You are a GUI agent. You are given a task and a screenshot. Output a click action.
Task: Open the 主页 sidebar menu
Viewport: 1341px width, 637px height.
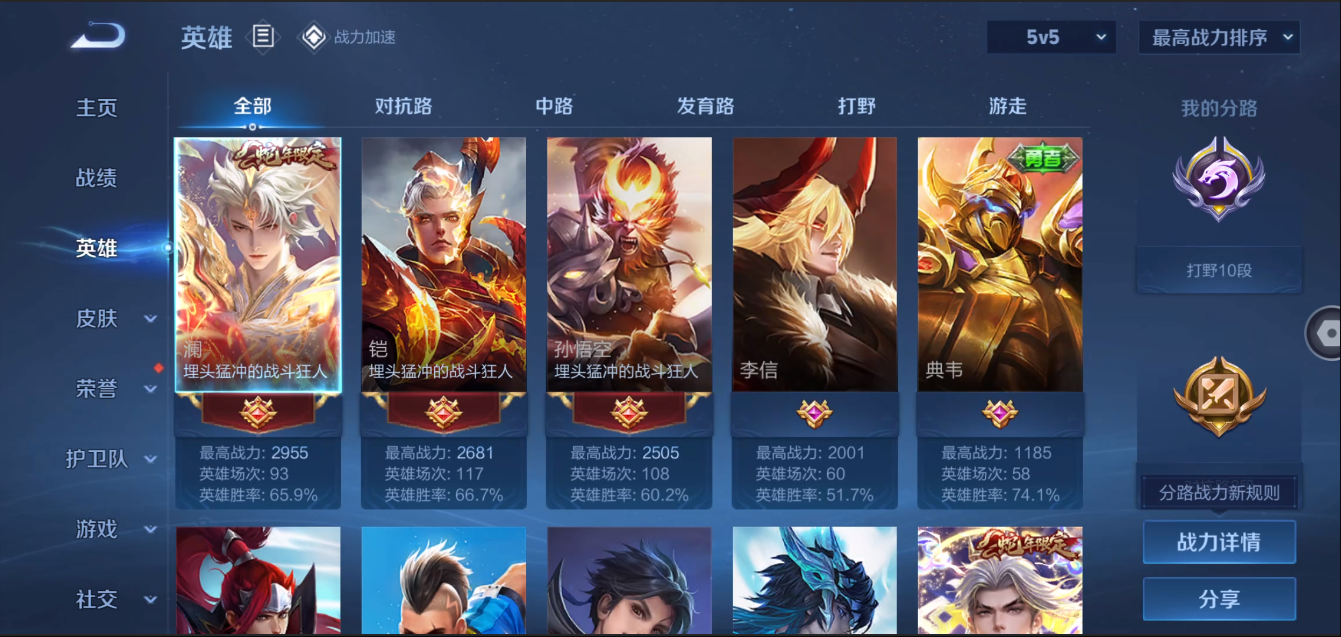pos(97,108)
